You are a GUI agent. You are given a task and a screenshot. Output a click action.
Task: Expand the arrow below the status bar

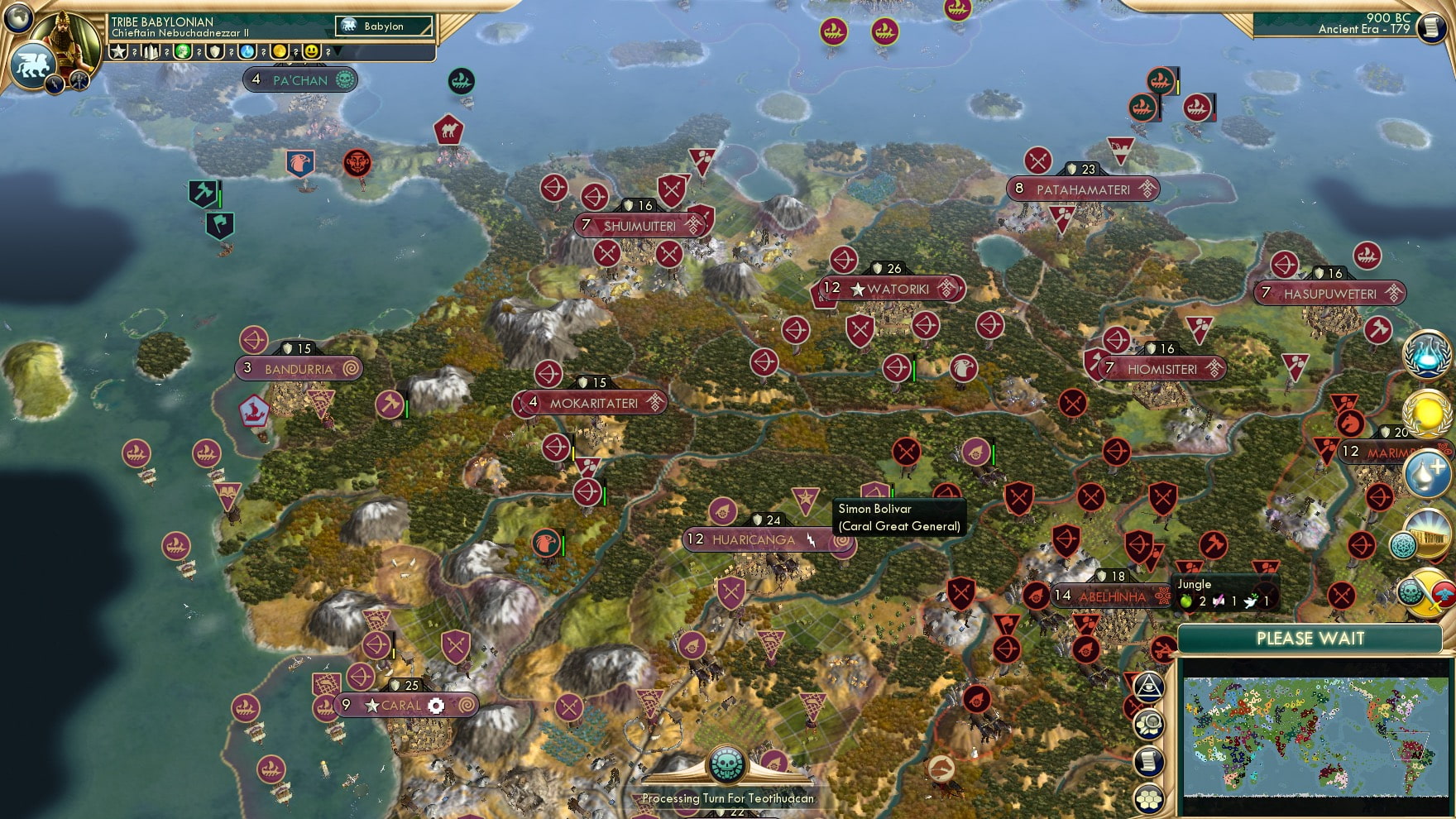336,52
